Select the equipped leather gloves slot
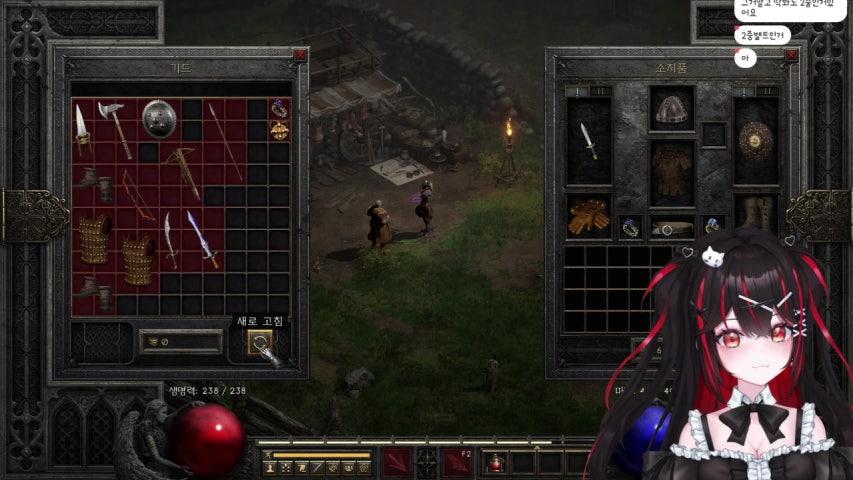This screenshot has height=480, width=853. [588, 216]
